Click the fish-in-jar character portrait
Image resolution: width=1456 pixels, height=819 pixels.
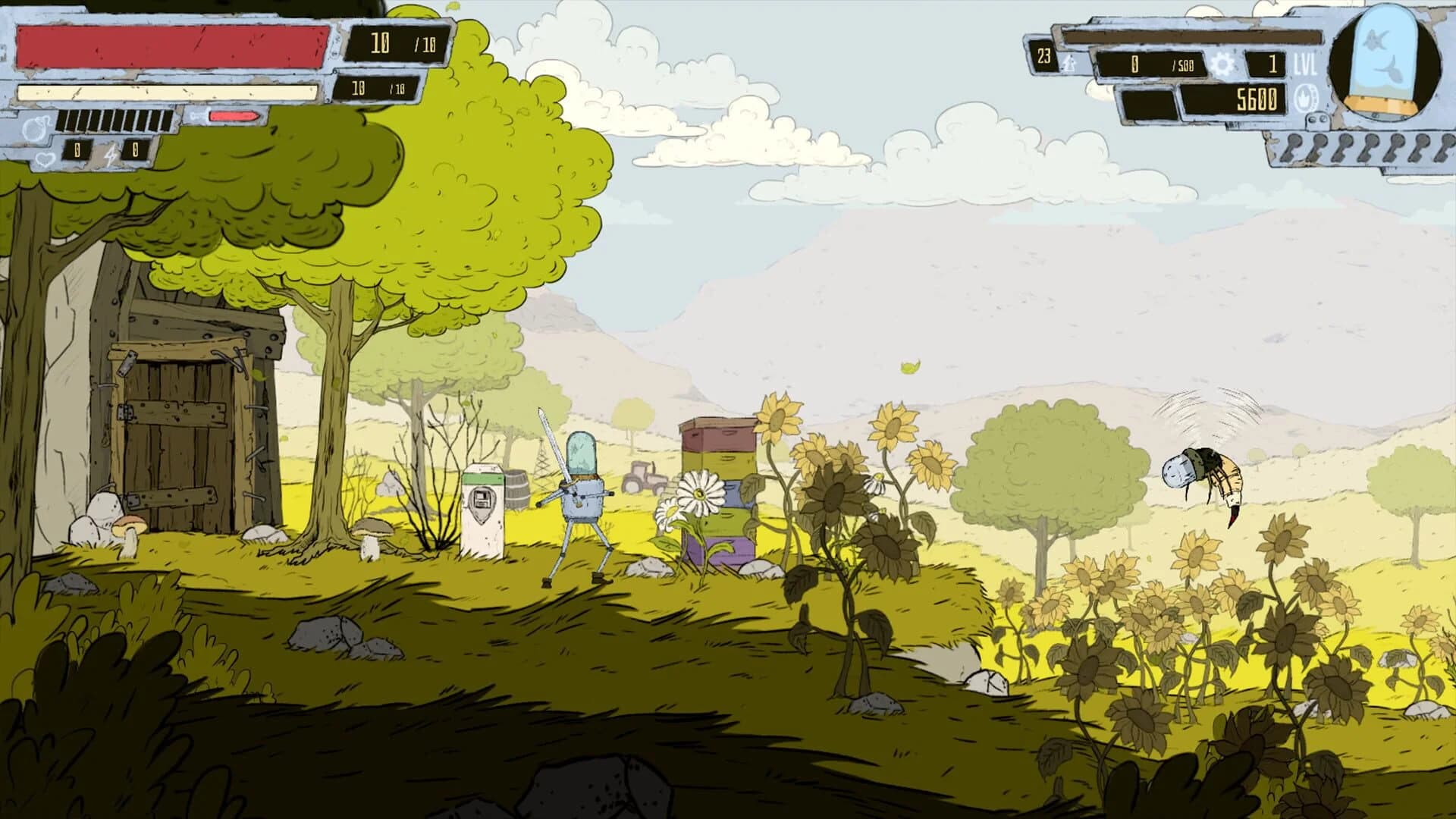pos(1385,61)
